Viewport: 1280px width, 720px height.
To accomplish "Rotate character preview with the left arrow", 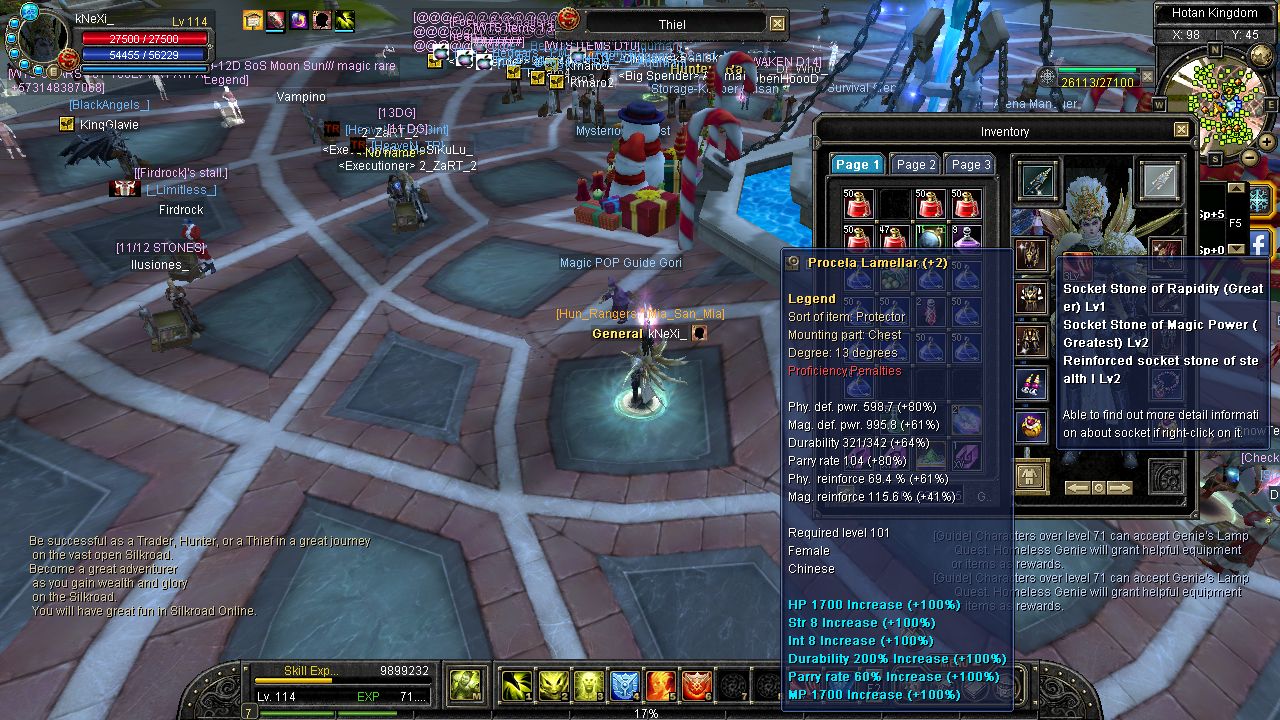I will [1077, 488].
